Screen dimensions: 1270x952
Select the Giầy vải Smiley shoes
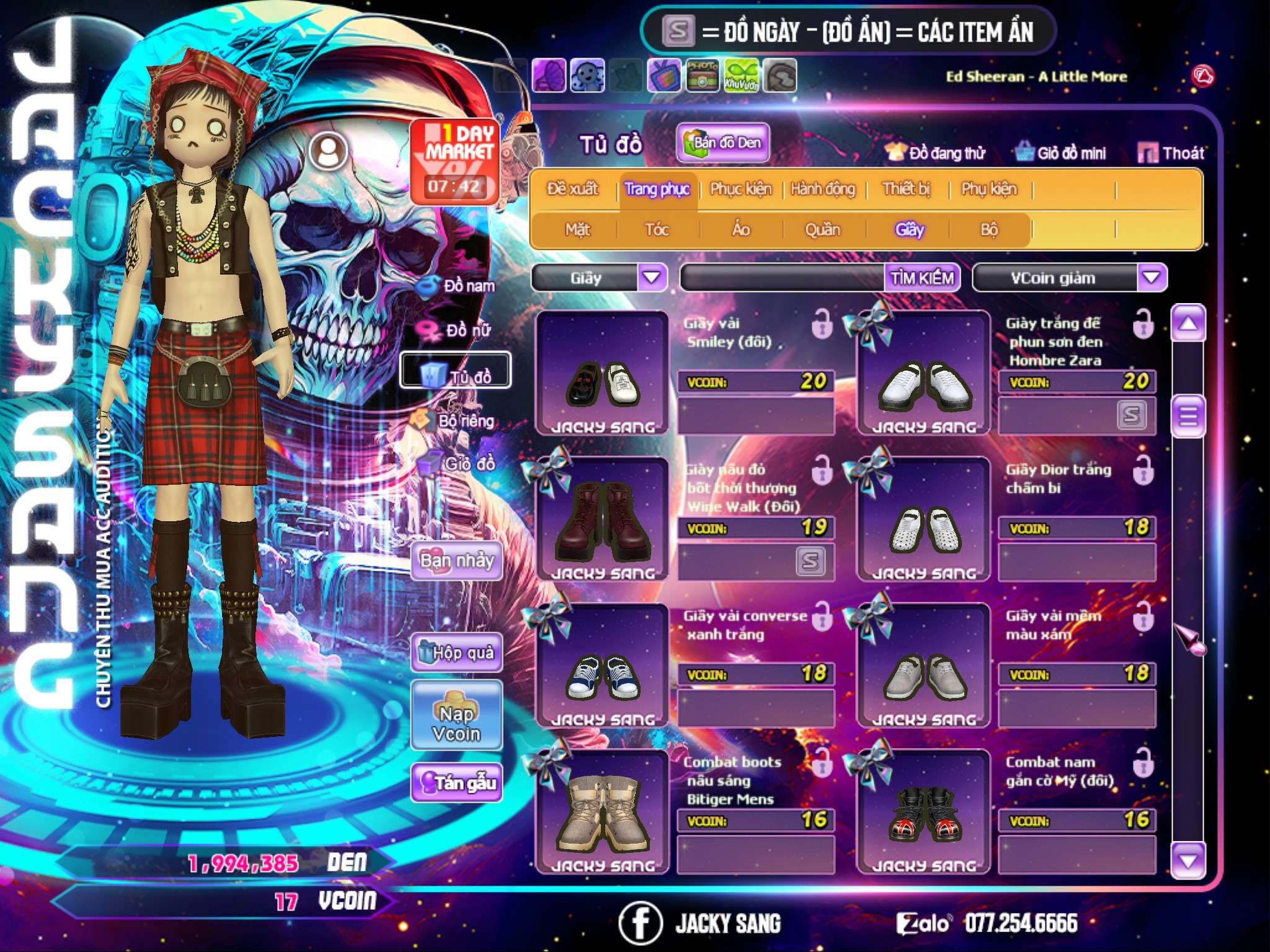click(x=602, y=374)
